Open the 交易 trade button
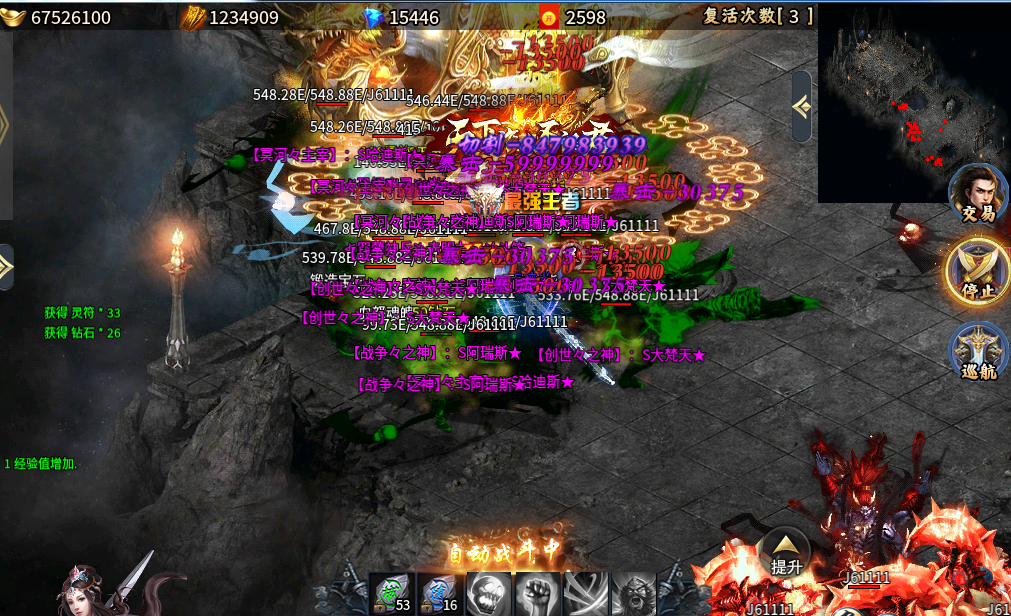The image size is (1011, 616). click(x=977, y=193)
